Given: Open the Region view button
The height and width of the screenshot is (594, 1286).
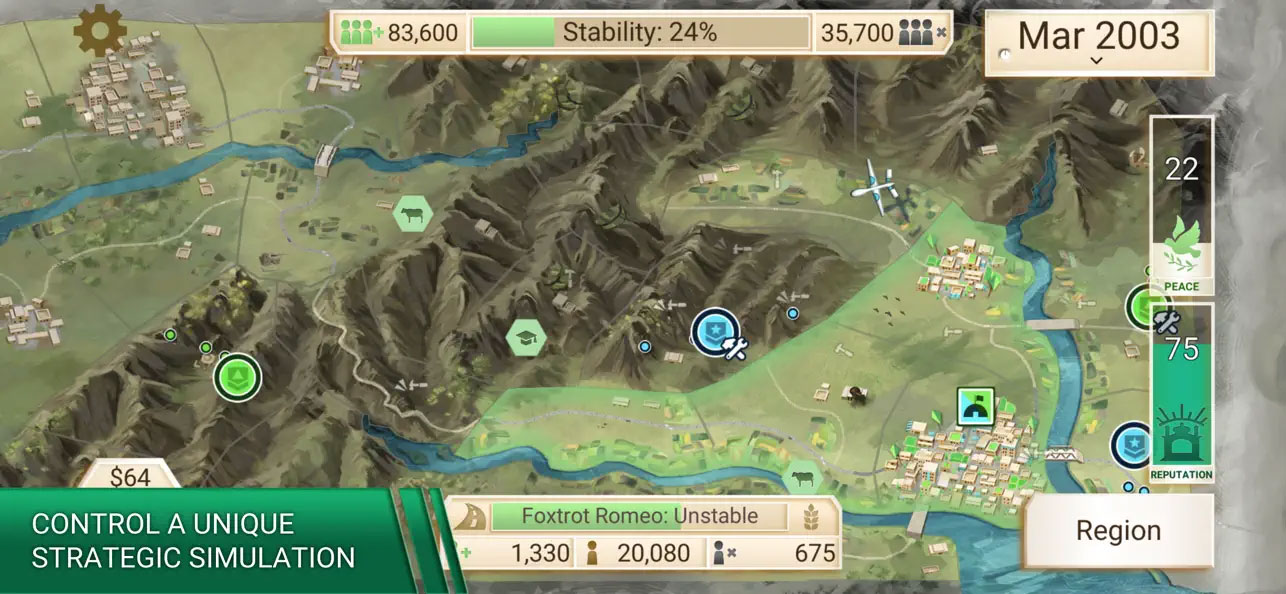Looking at the screenshot, I should click(x=1118, y=531).
